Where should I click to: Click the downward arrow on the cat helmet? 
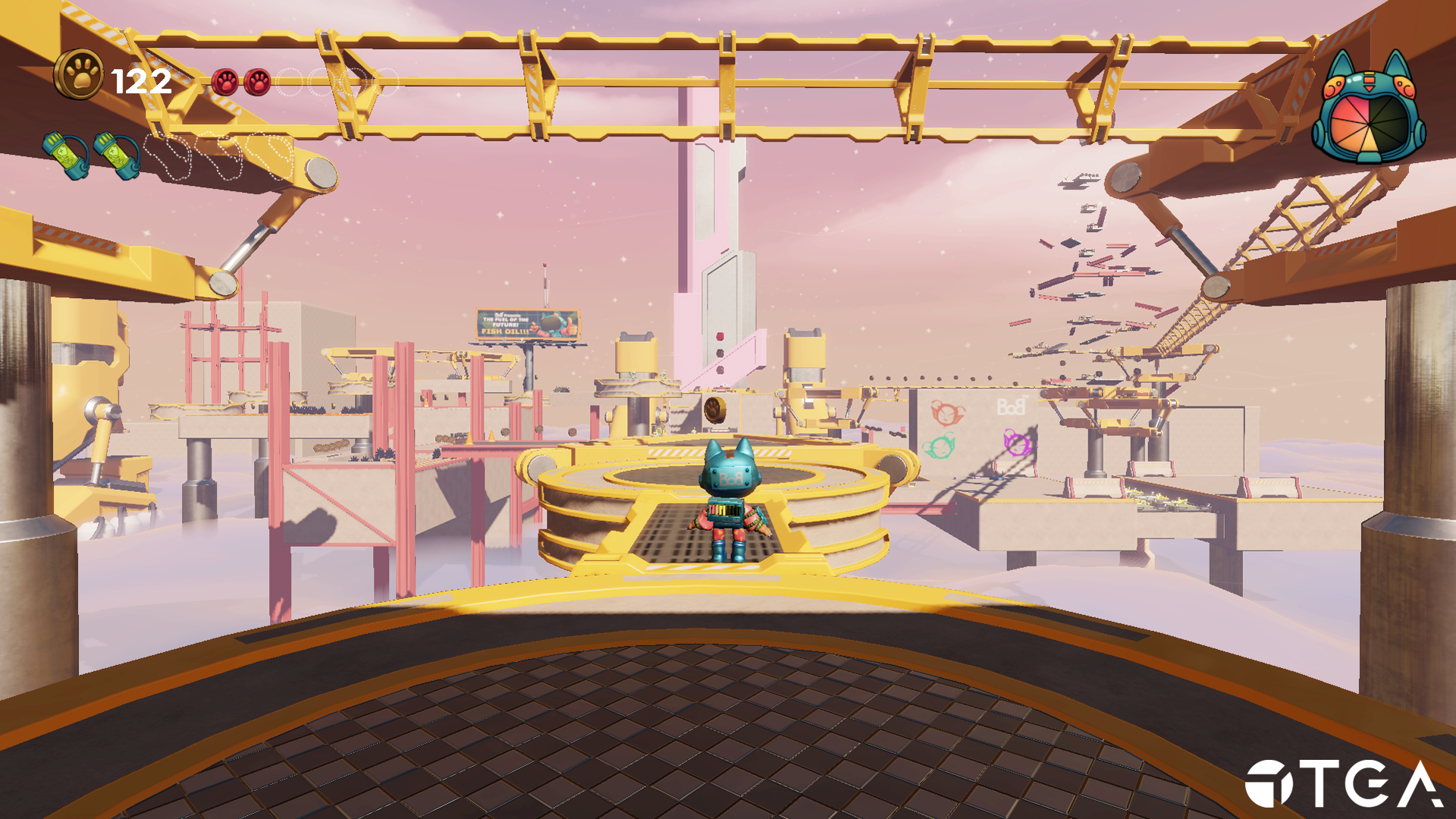[1370, 88]
